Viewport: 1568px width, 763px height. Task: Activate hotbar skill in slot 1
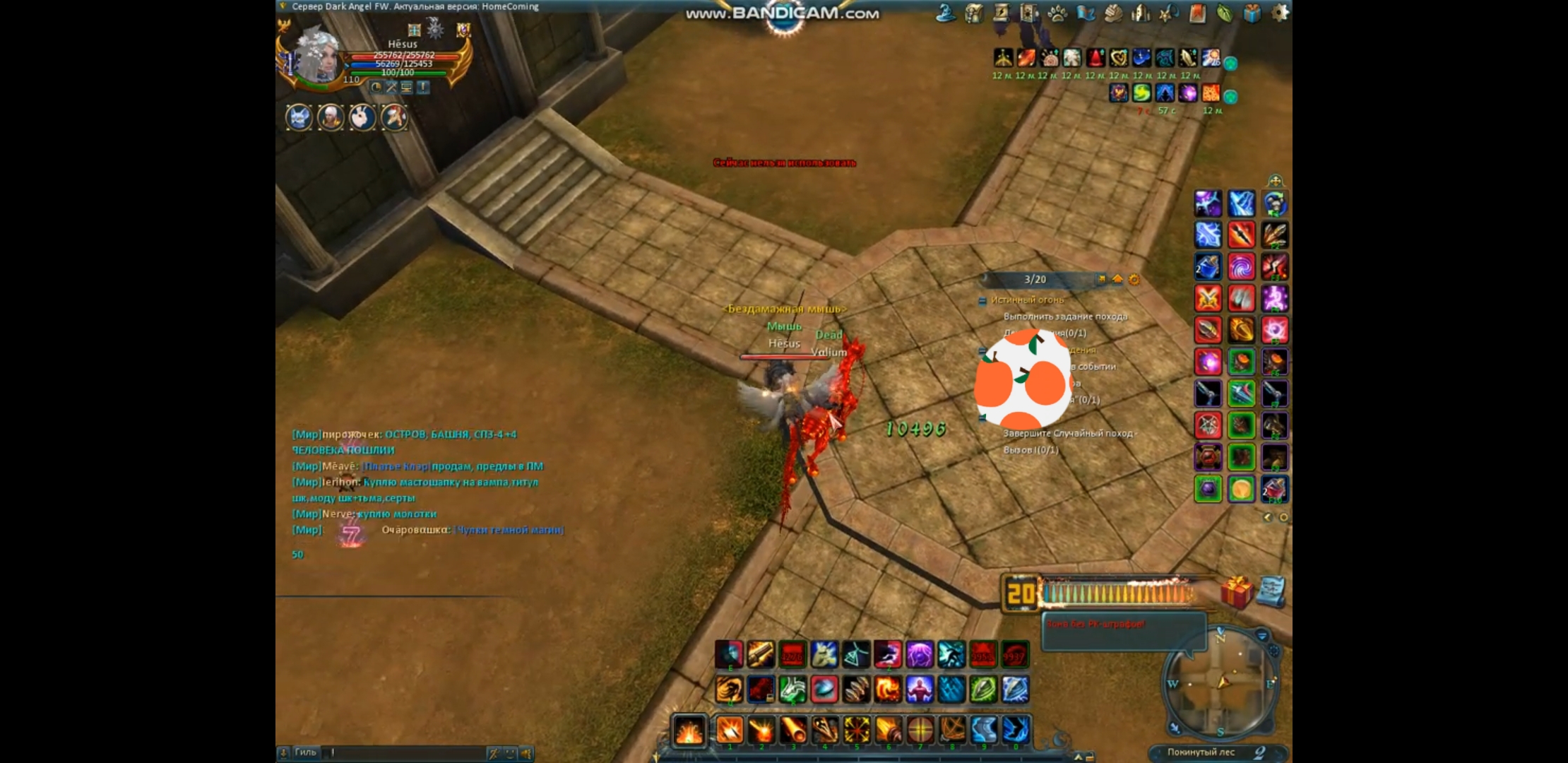(730, 730)
